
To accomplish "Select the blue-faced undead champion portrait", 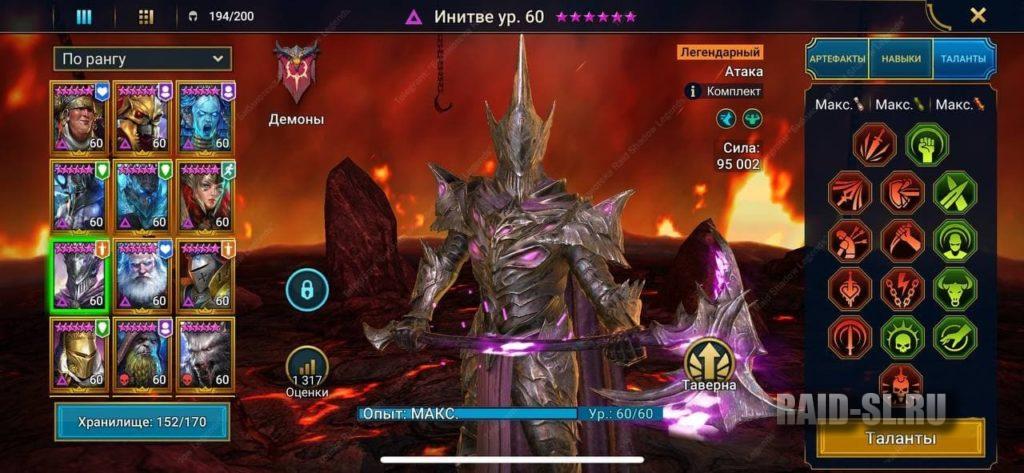I will [x=205, y=117].
